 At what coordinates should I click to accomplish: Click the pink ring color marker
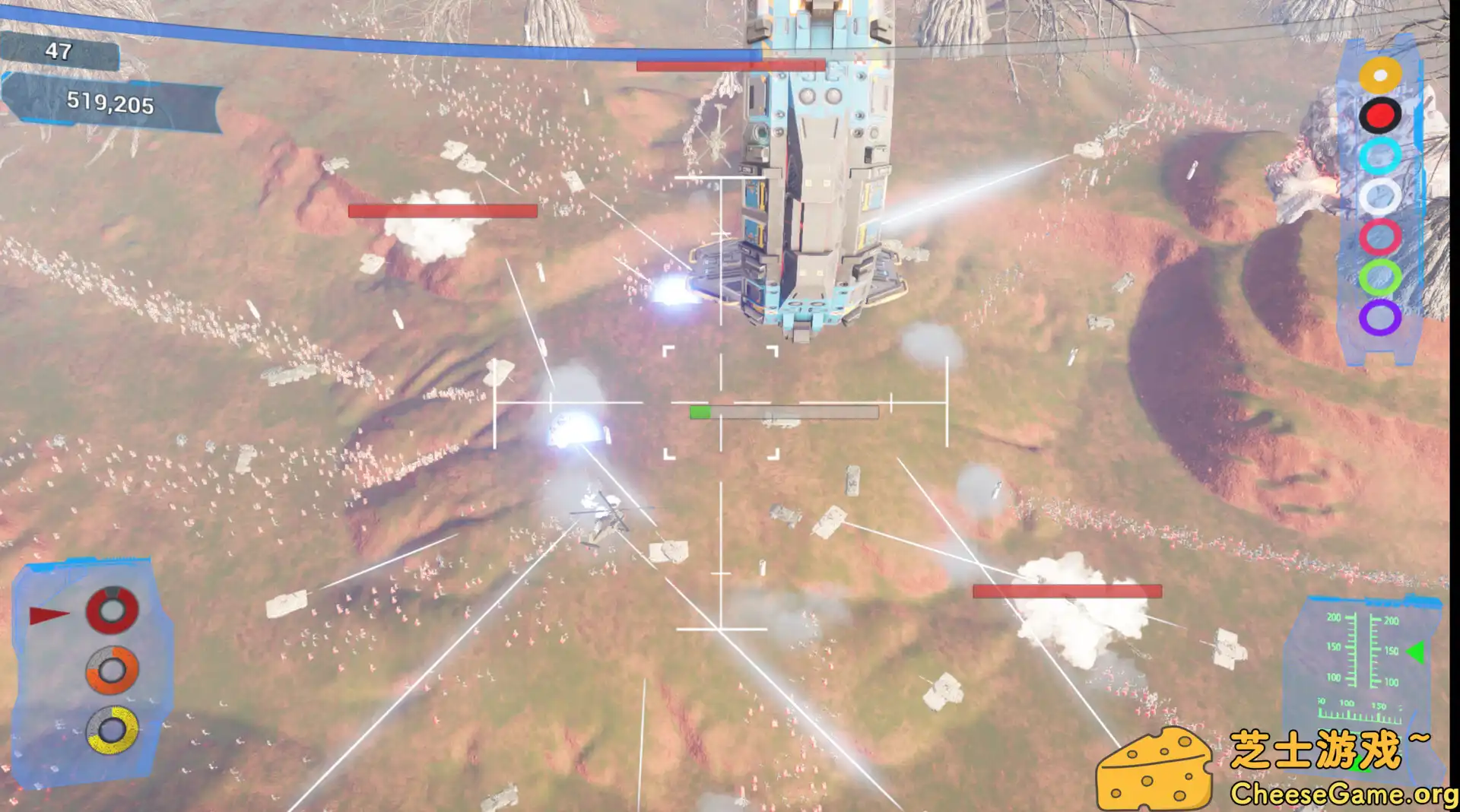[1380, 236]
